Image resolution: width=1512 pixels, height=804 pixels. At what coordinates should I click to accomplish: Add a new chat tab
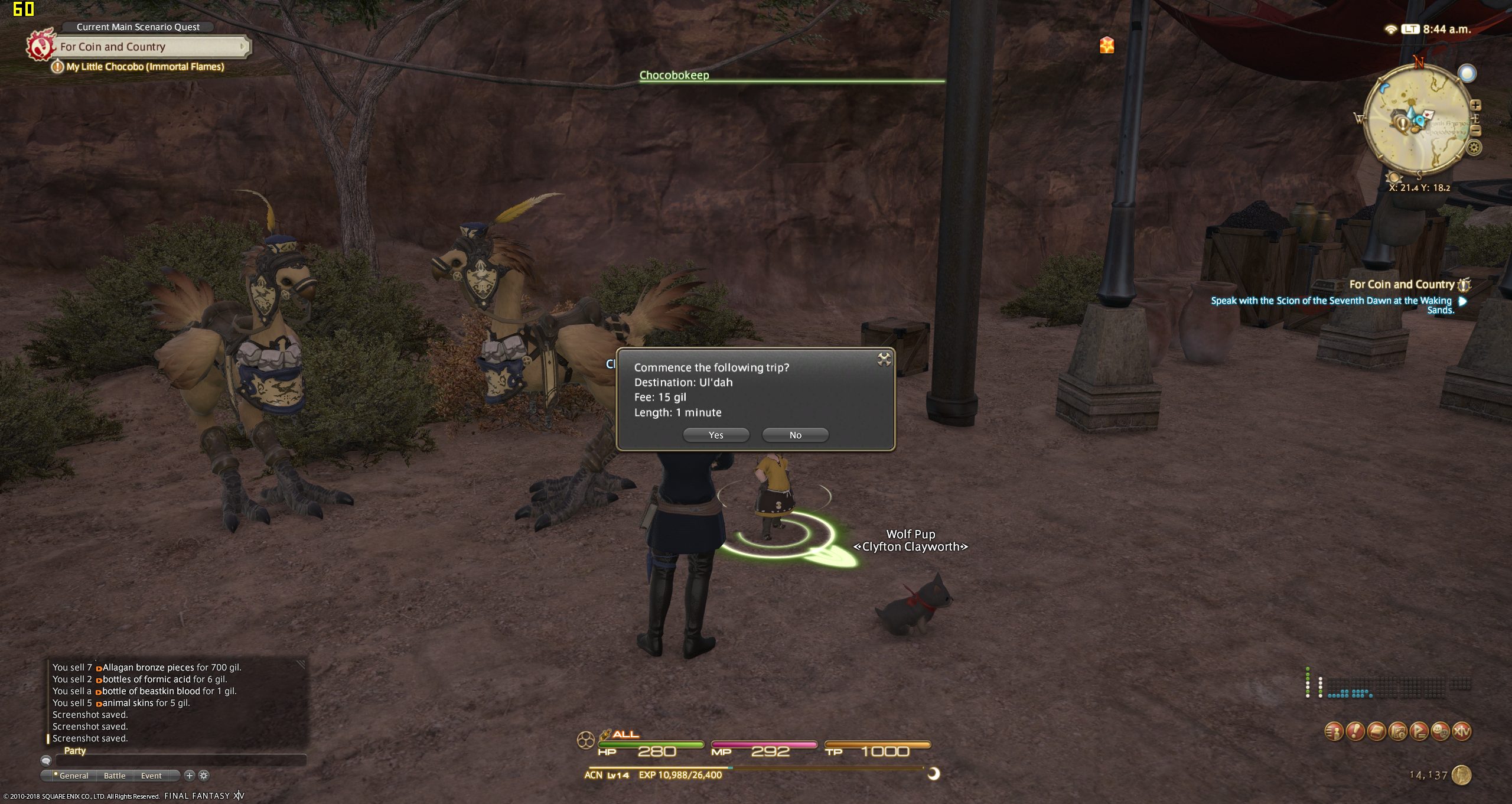(x=189, y=776)
